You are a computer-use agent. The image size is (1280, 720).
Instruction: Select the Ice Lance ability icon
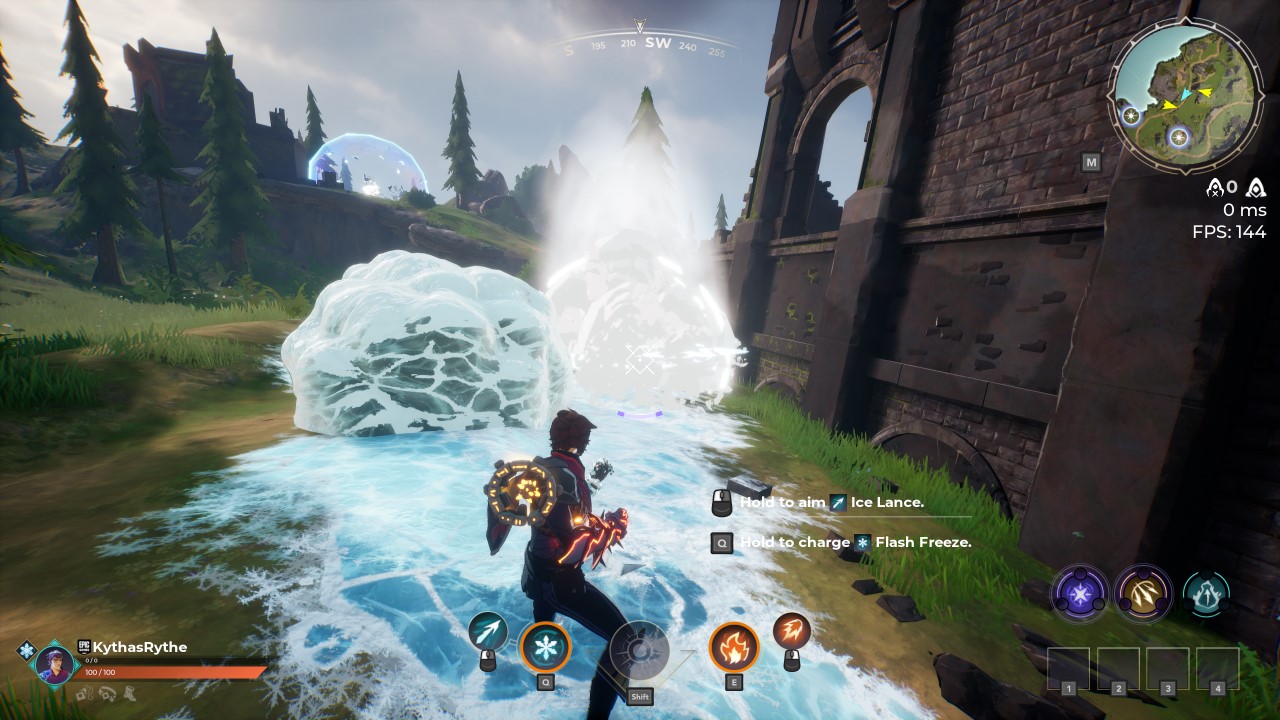(488, 632)
